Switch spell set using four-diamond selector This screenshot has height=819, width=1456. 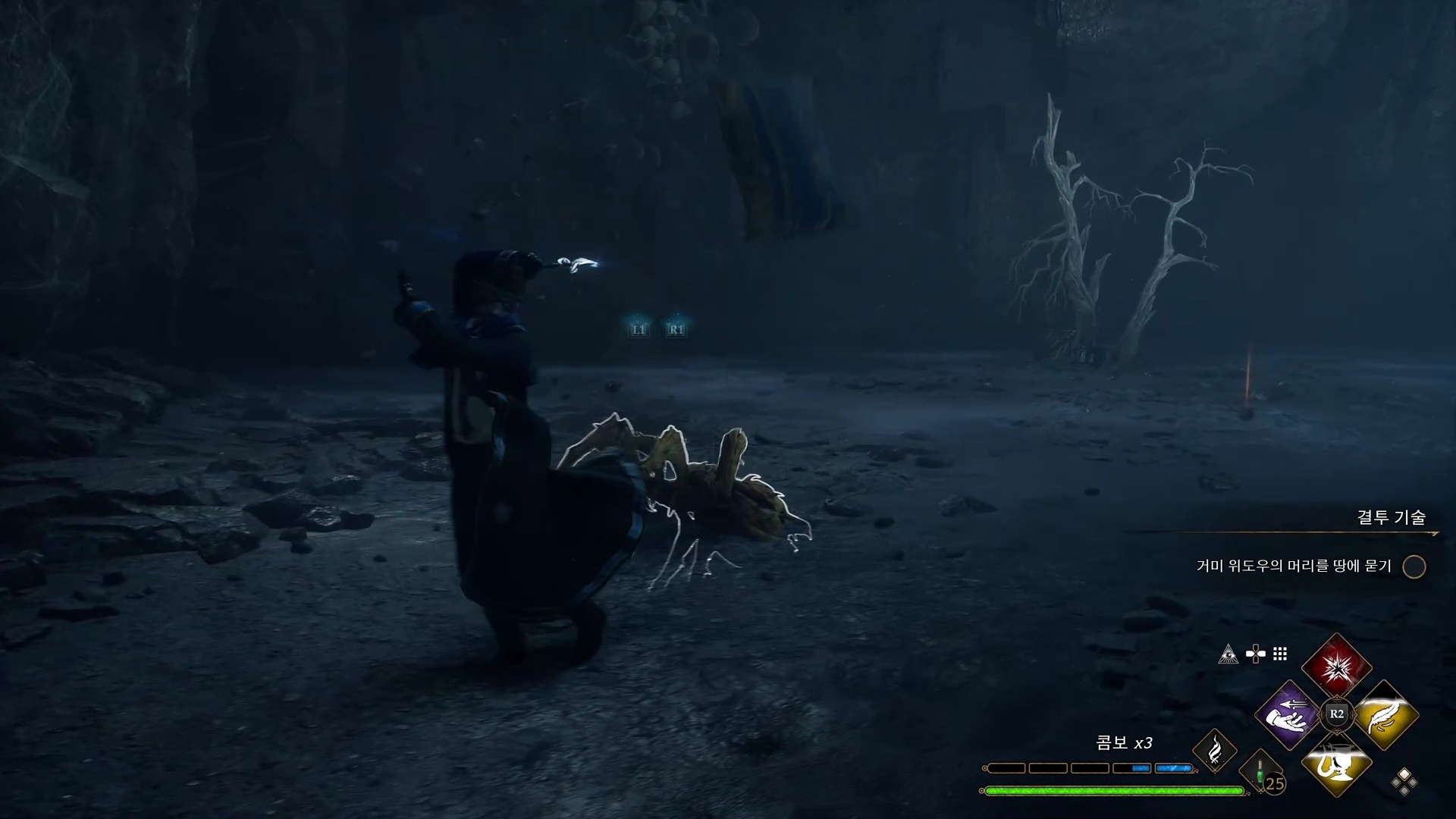tap(1404, 782)
